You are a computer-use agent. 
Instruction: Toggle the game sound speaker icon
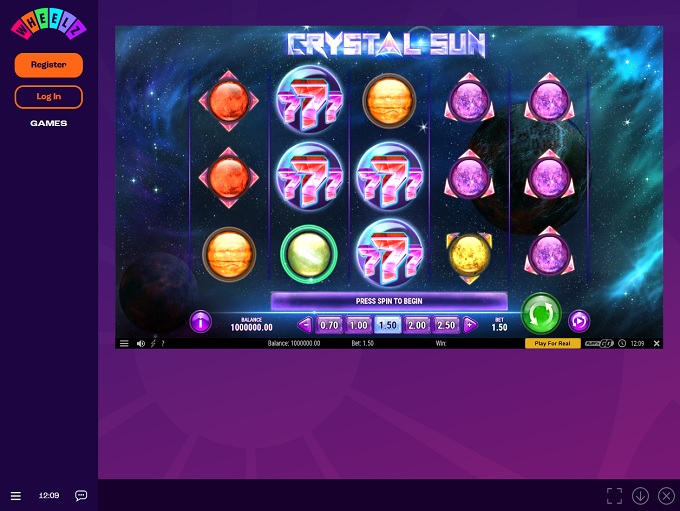pos(141,343)
